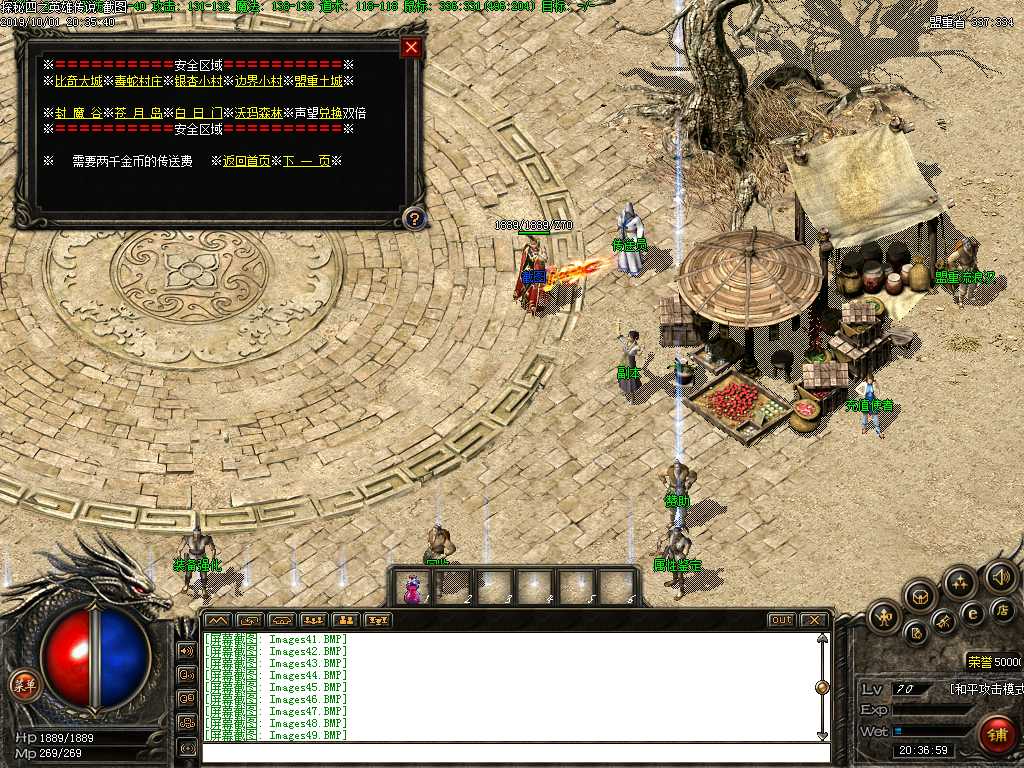The height and width of the screenshot is (768, 1024).
Task: Travel to 边界小村
Action: tap(258, 81)
